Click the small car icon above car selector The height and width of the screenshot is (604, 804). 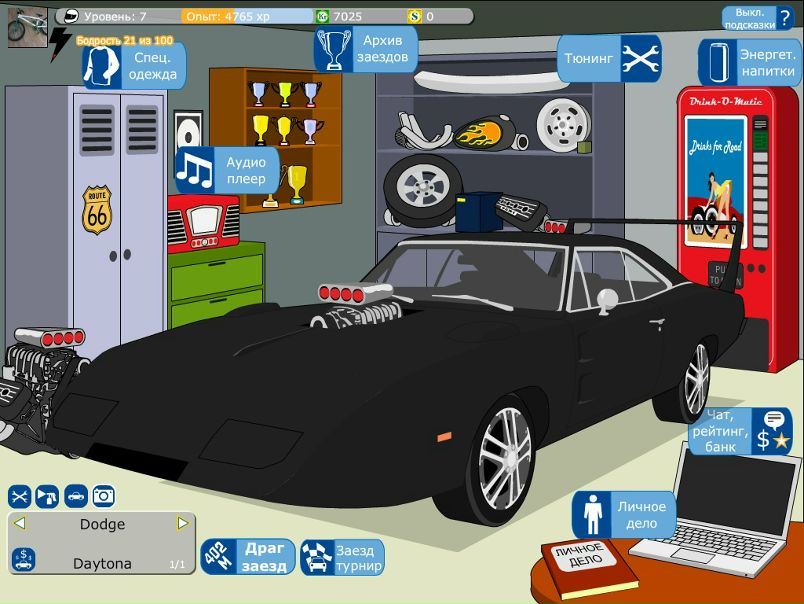(x=75, y=495)
